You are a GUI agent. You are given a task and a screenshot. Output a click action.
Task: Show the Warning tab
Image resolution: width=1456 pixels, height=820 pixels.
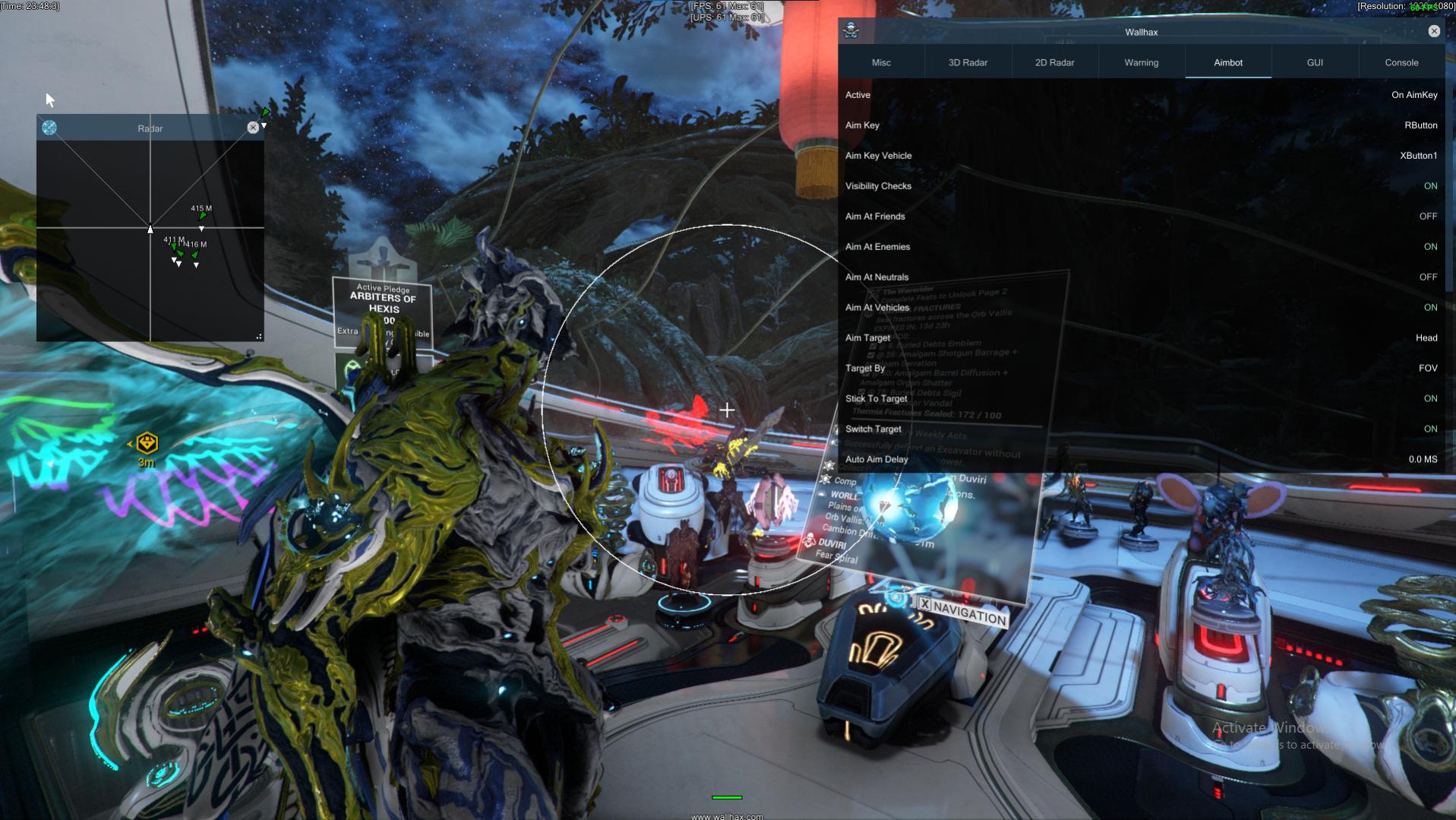pos(1141,62)
